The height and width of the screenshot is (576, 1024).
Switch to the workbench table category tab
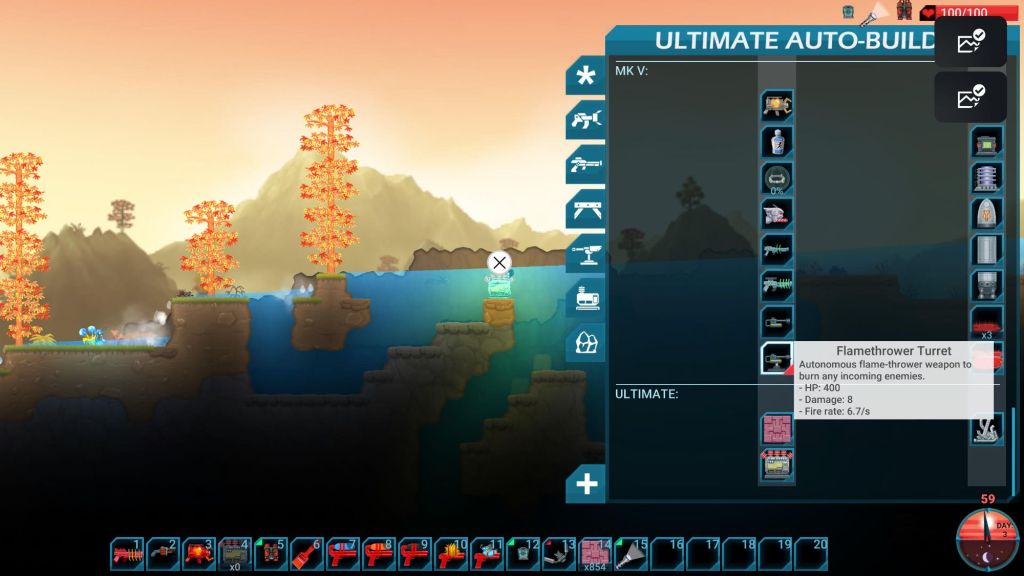click(585, 209)
